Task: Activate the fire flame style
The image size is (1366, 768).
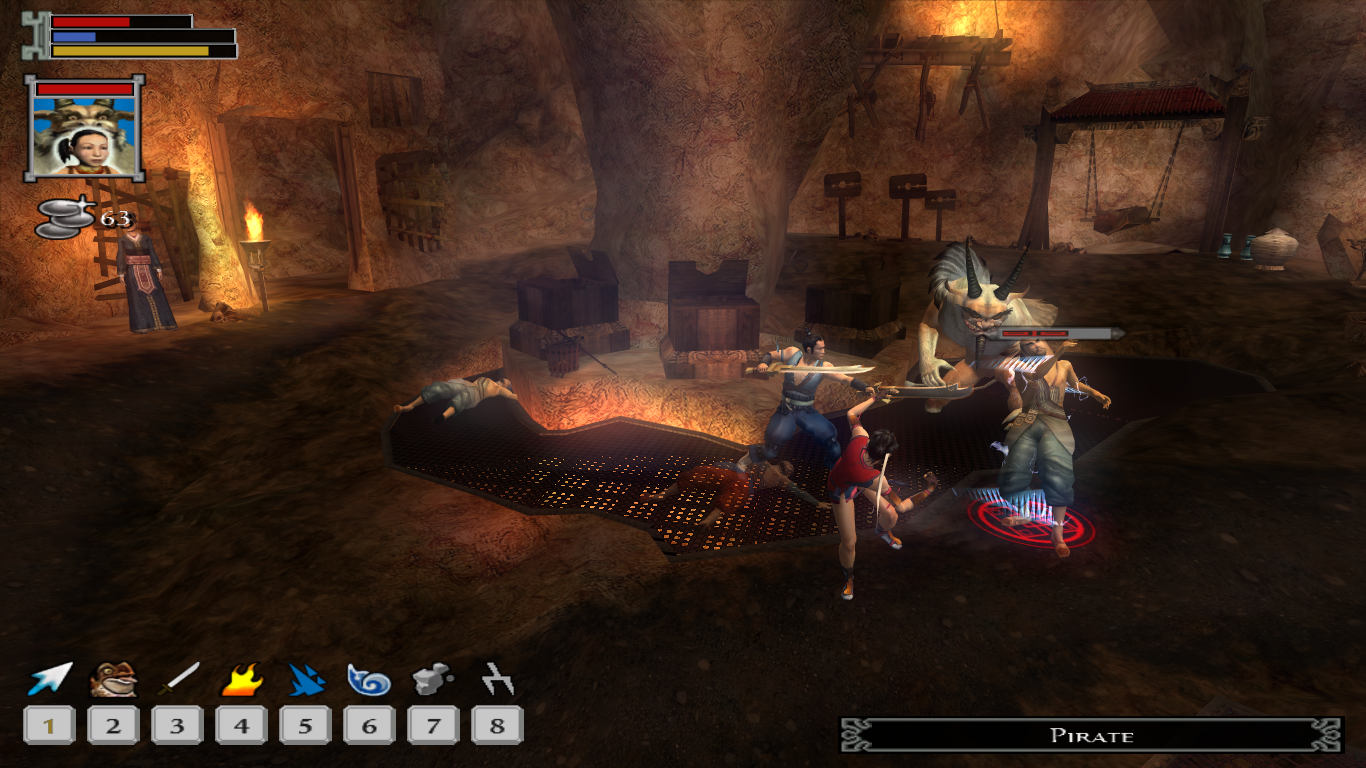Action: (241, 680)
